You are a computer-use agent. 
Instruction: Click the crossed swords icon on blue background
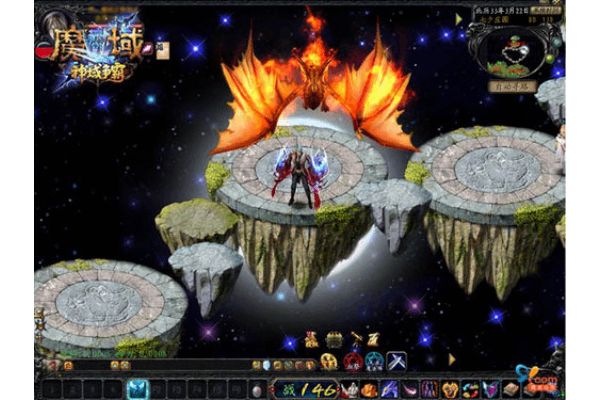397,361
